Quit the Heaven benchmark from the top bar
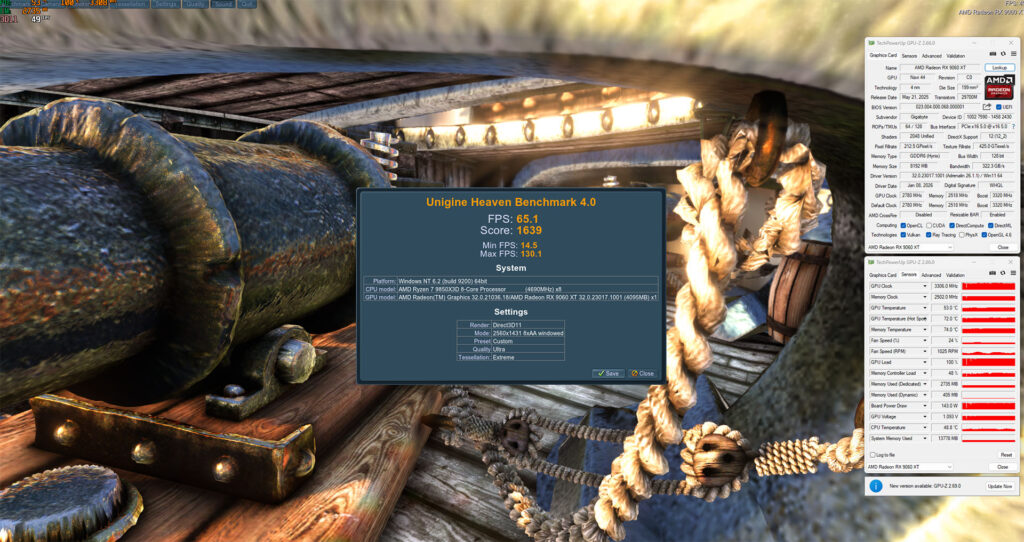This screenshot has height=542, width=1024. click(247, 4)
